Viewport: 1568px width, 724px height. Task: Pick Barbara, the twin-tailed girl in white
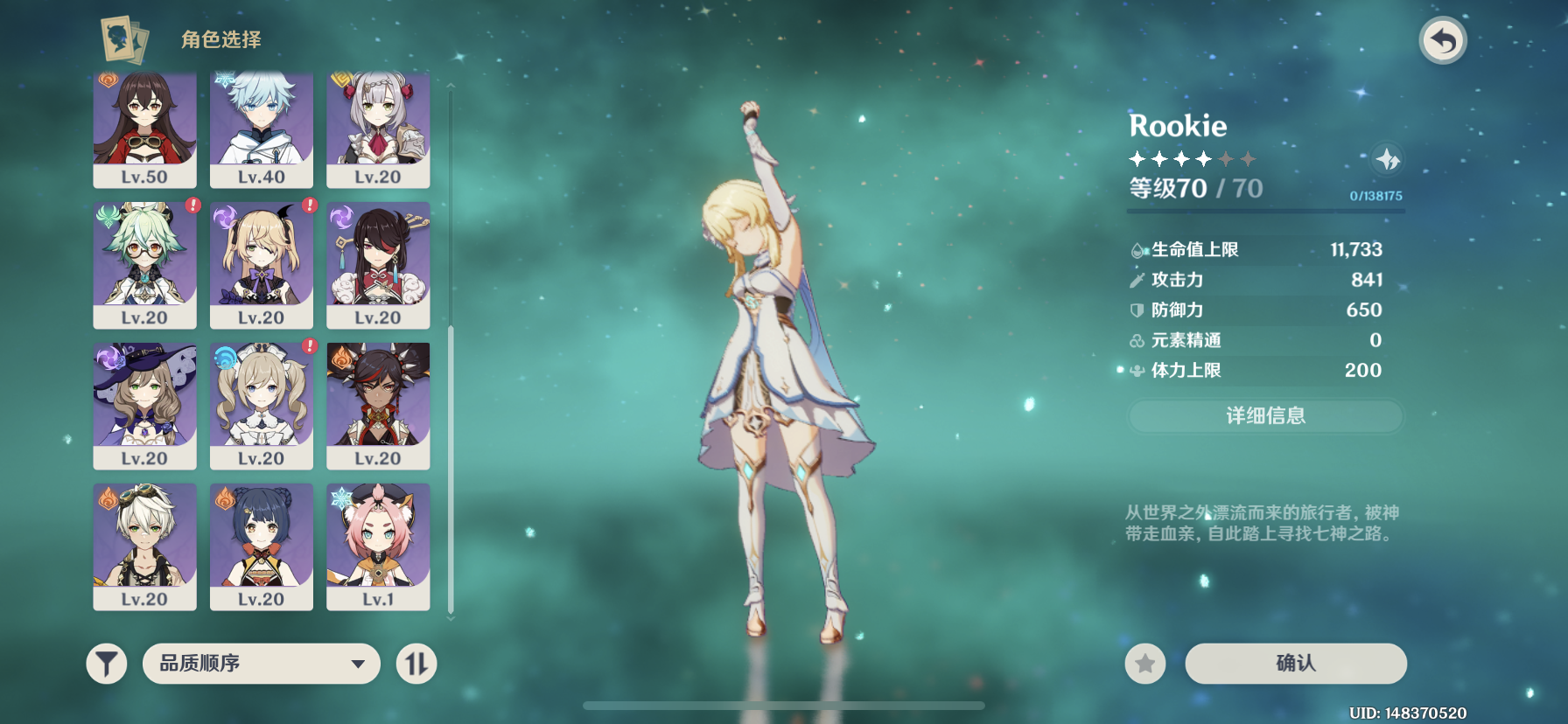click(262, 405)
